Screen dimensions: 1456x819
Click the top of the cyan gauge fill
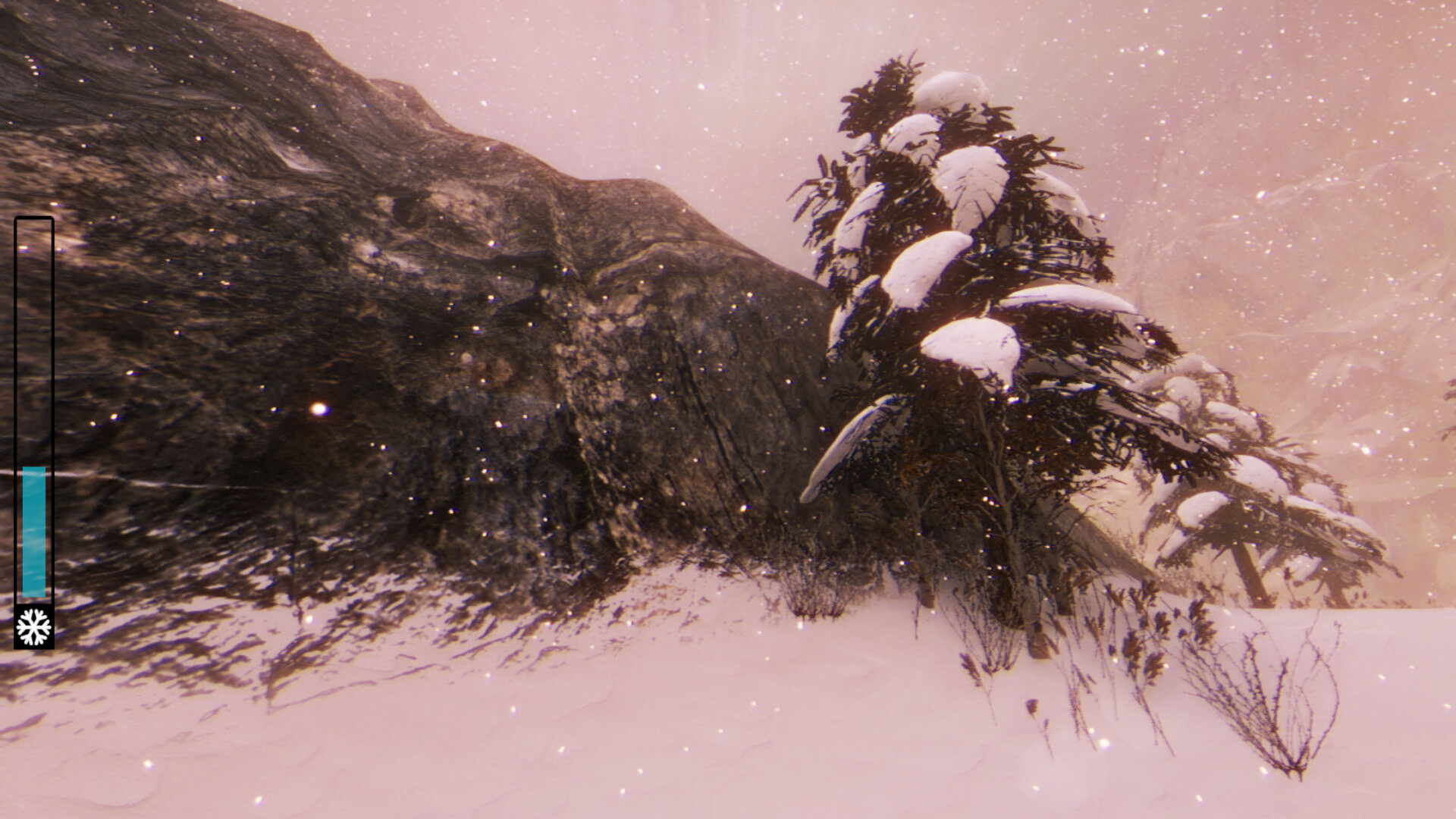click(34, 470)
